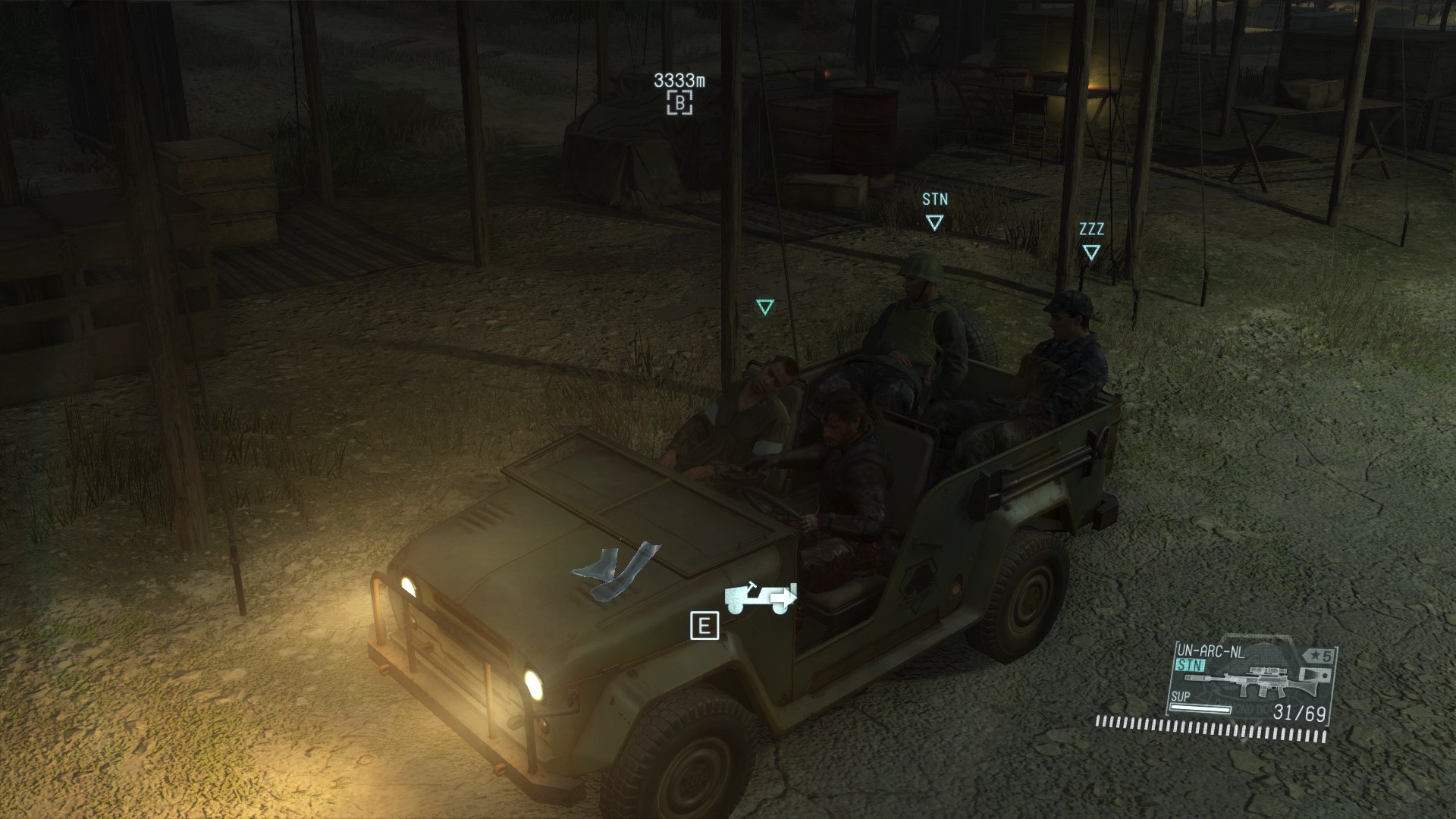Select the ZZZ sleeping soldier marker

tap(1091, 252)
